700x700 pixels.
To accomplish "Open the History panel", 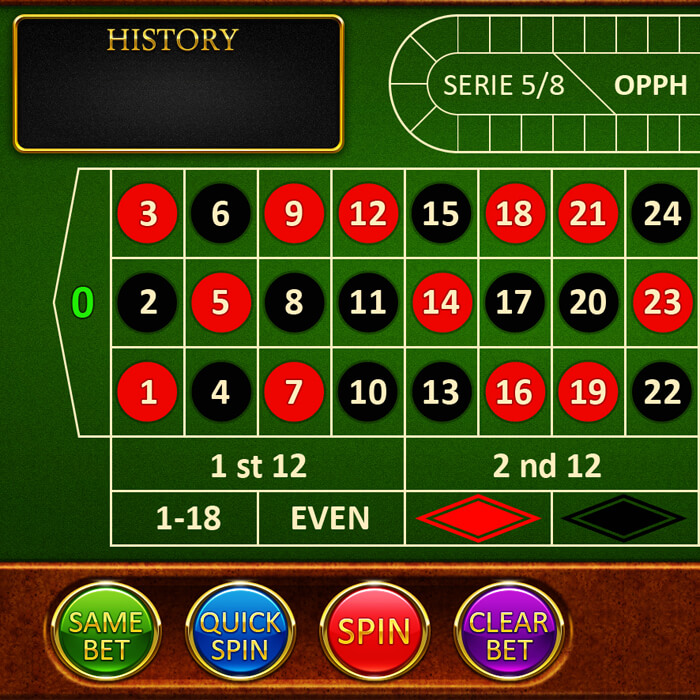I will pos(179,83).
